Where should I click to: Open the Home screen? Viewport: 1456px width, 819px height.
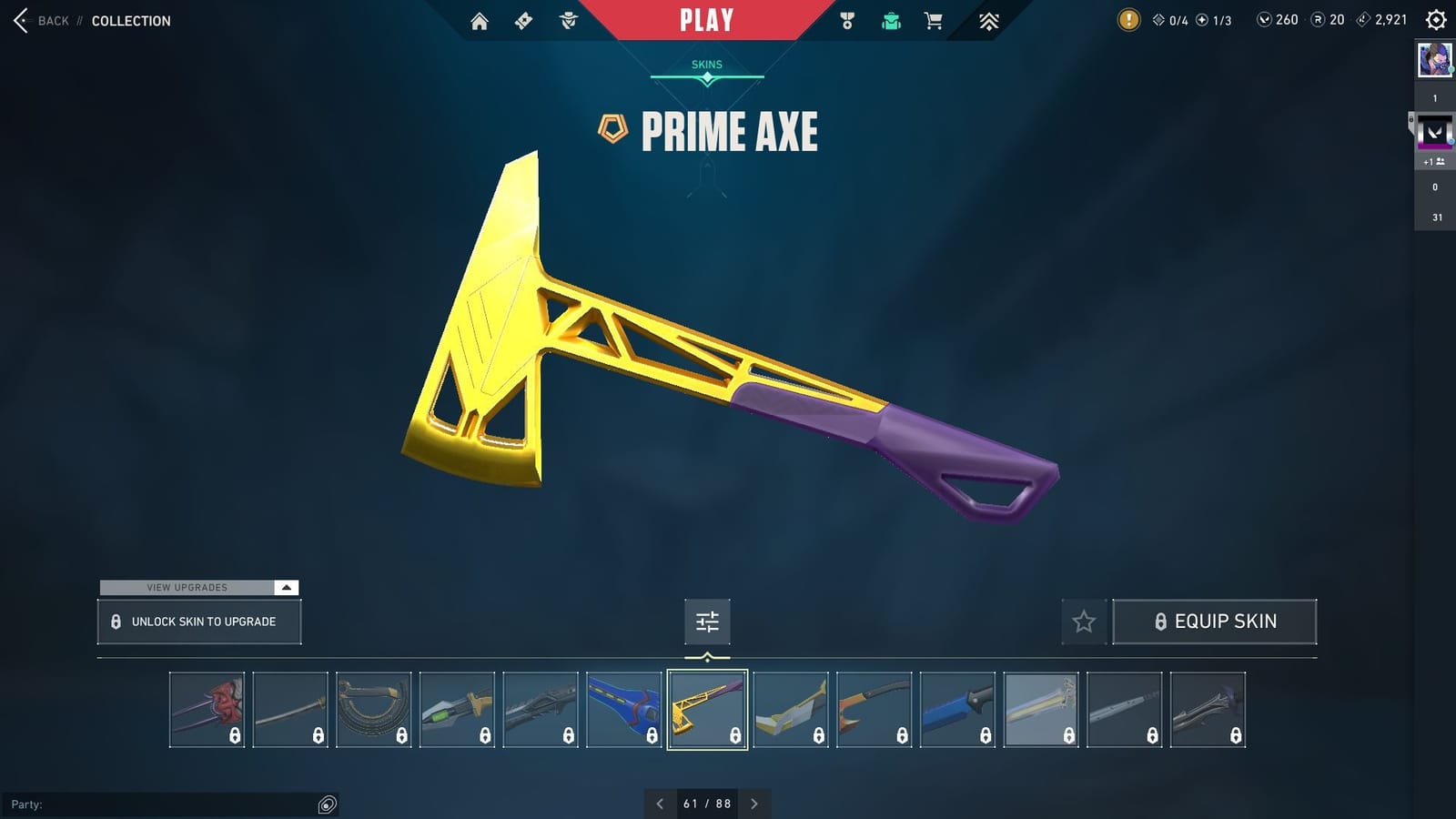(478, 19)
